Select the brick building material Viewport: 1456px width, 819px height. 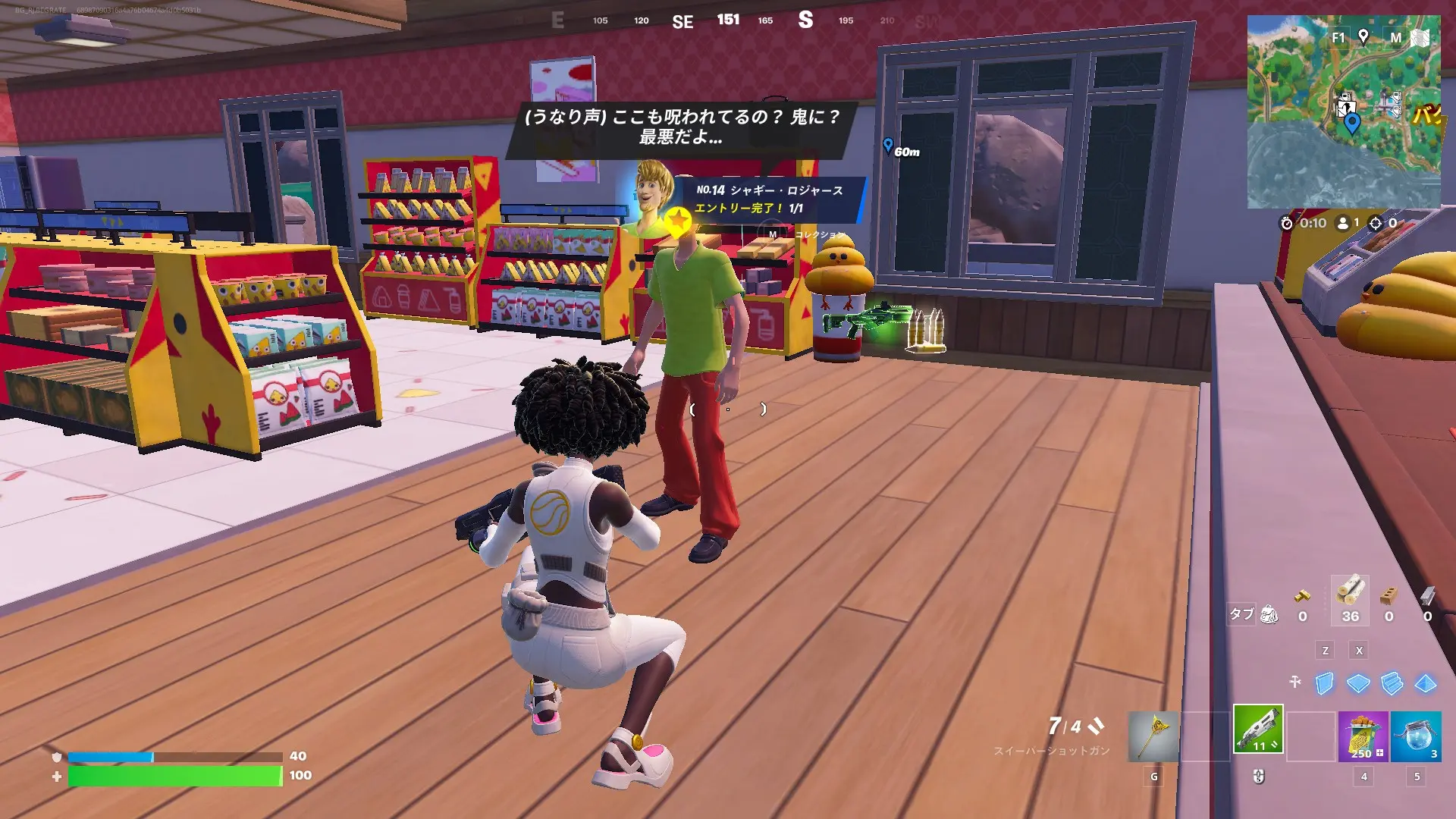[x=1389, y=595]
